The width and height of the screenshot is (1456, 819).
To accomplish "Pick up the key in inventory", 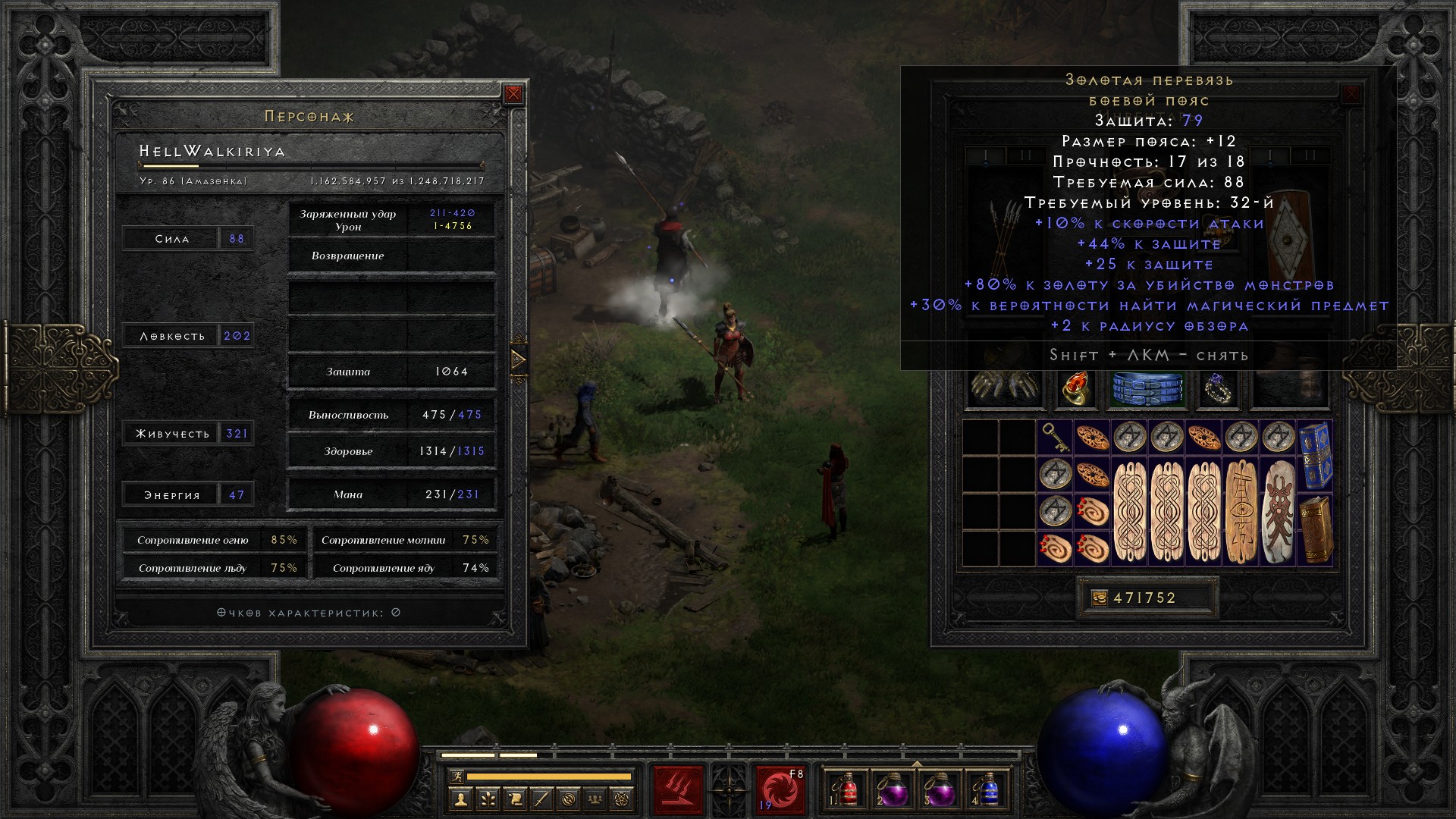I will tap(1055, 438).
